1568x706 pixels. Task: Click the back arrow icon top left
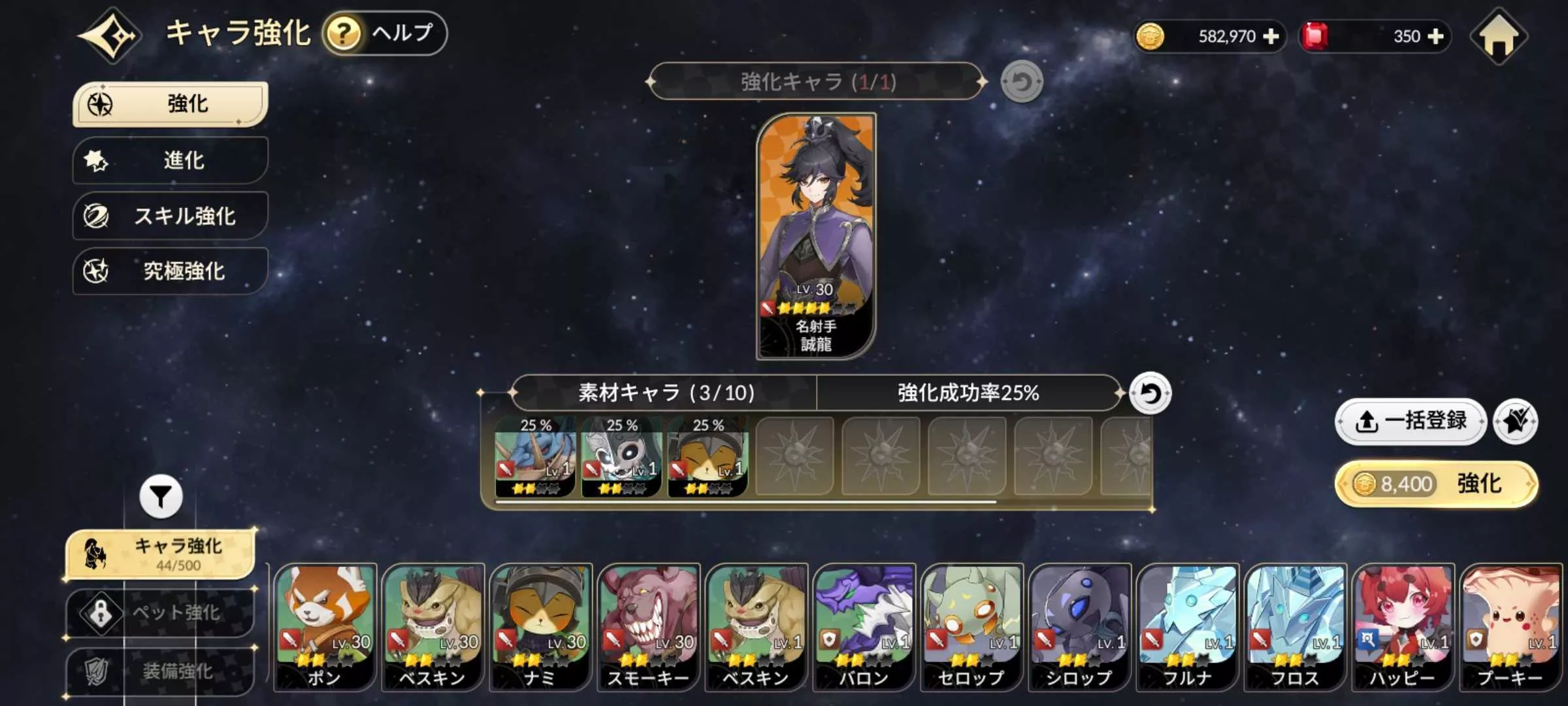111,36
